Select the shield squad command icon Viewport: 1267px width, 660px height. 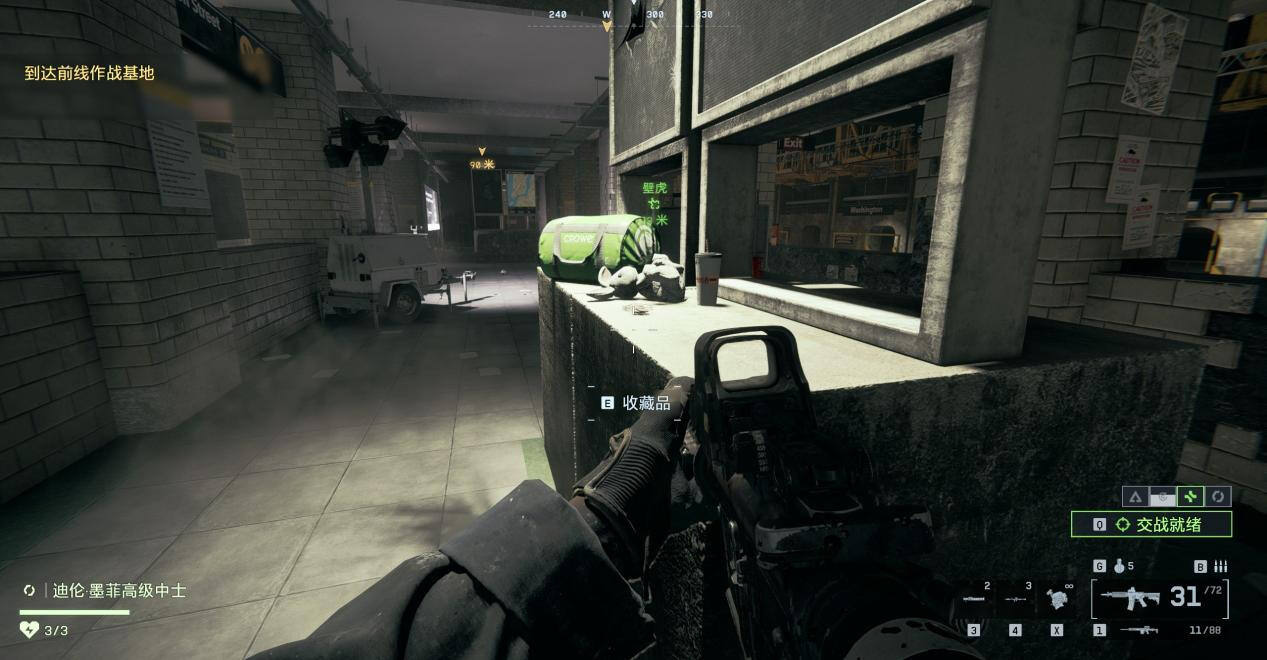[1162, 496]
